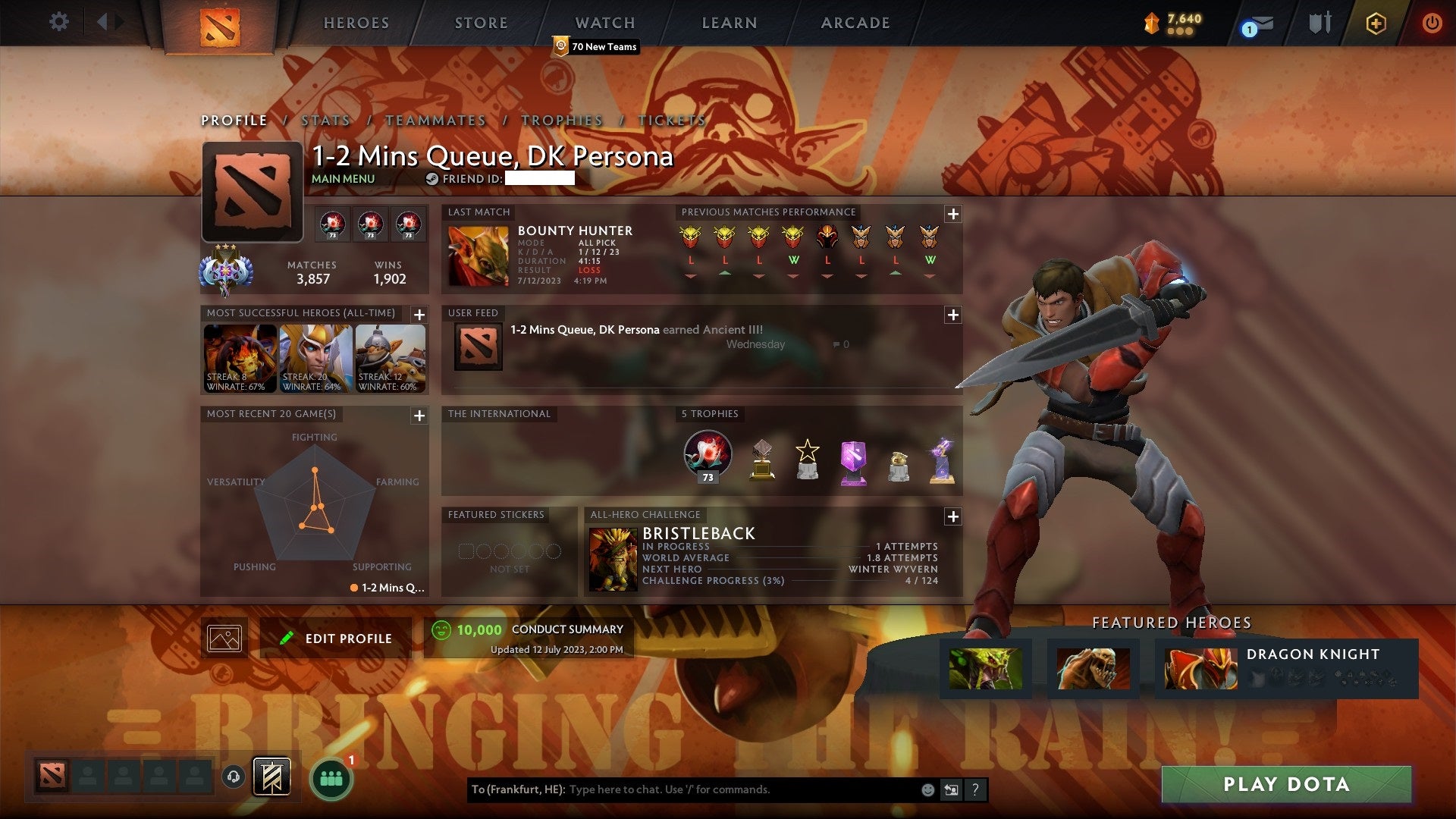Open the emoticon picker in the chat bar

click(927, 789)
